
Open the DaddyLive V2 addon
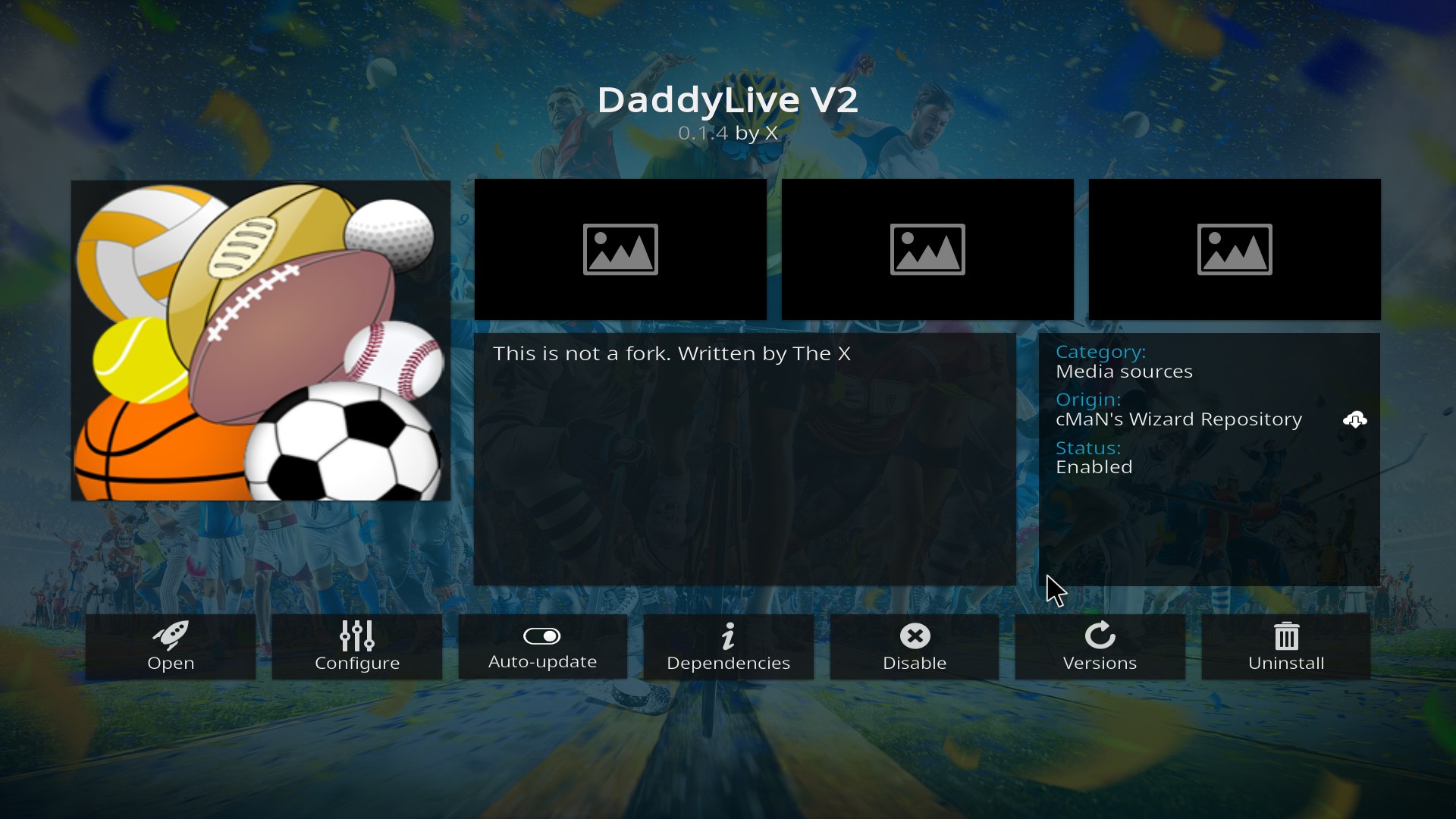(x=170, y=647)
